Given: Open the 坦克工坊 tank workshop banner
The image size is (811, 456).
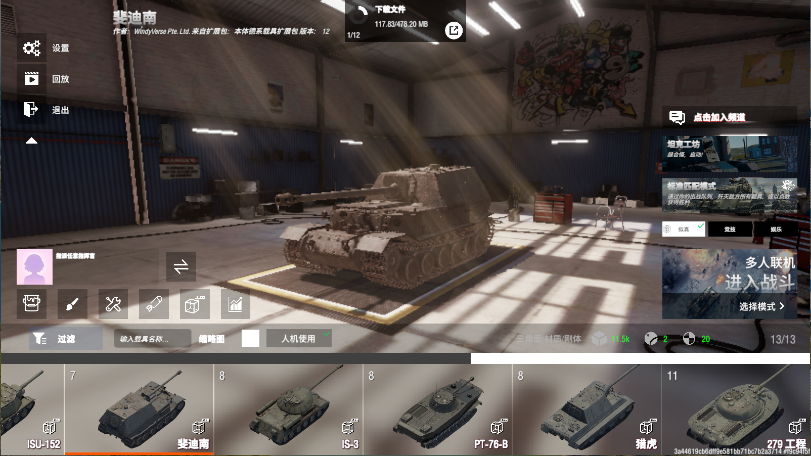Looking at the screenshot, I should (733, 152).
